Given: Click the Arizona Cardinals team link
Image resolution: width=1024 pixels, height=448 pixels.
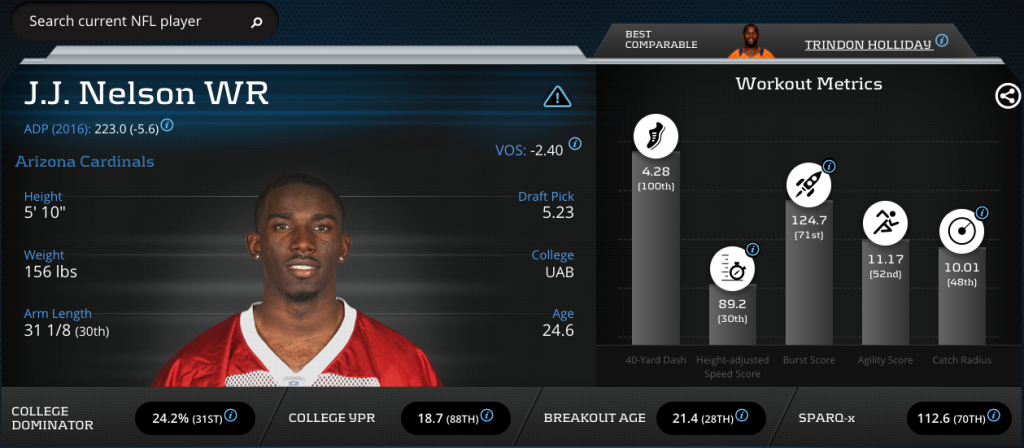Looking at the screenshot, I should 85,162.
